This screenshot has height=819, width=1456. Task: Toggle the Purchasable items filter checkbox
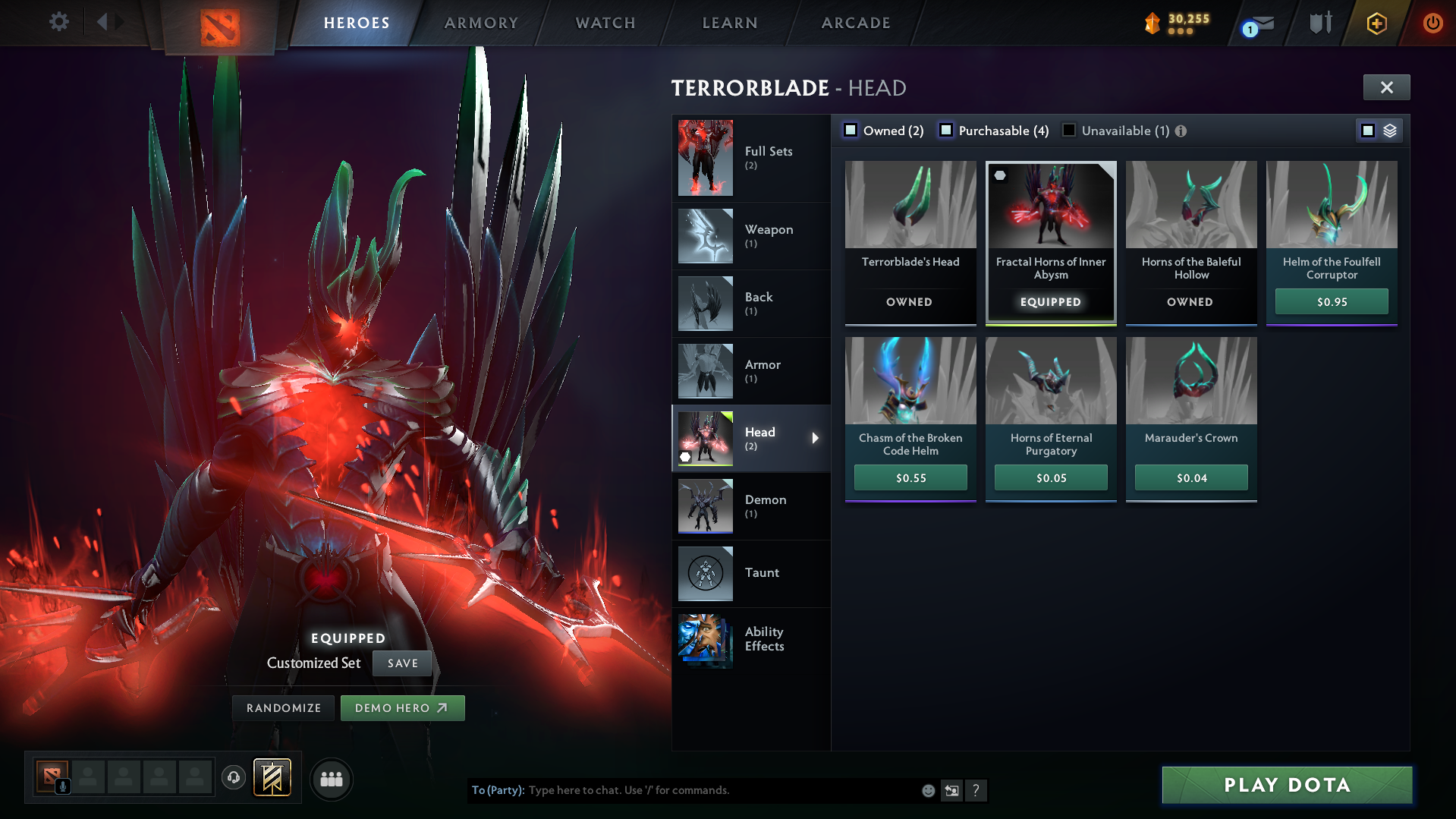click(x=946, y=130)
